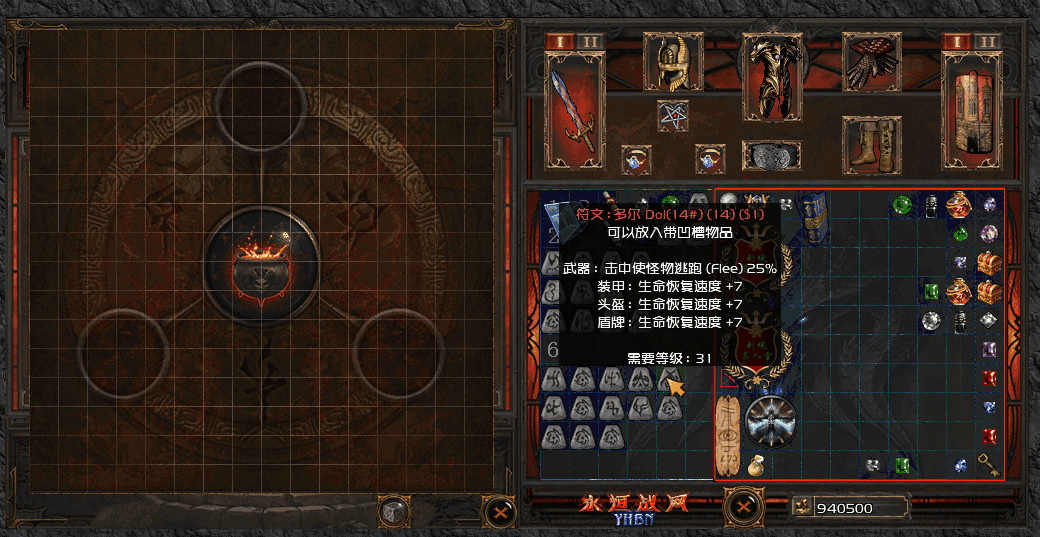The image size is (1040, 537).
Task: Select the equipped black body armor
Action: [771, 76]
